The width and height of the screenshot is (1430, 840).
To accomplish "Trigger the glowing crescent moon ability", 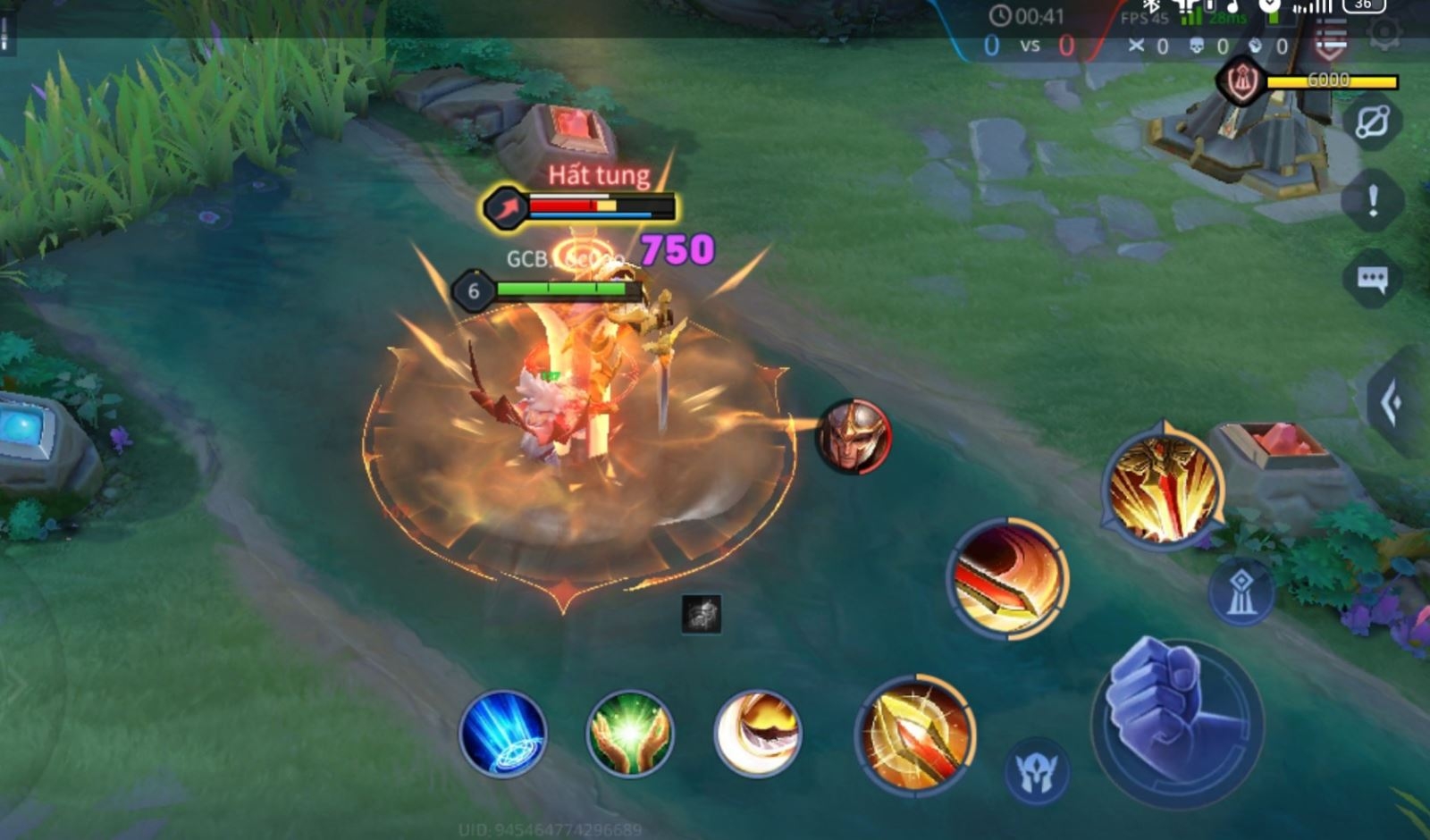I will [x=758, y=734].
